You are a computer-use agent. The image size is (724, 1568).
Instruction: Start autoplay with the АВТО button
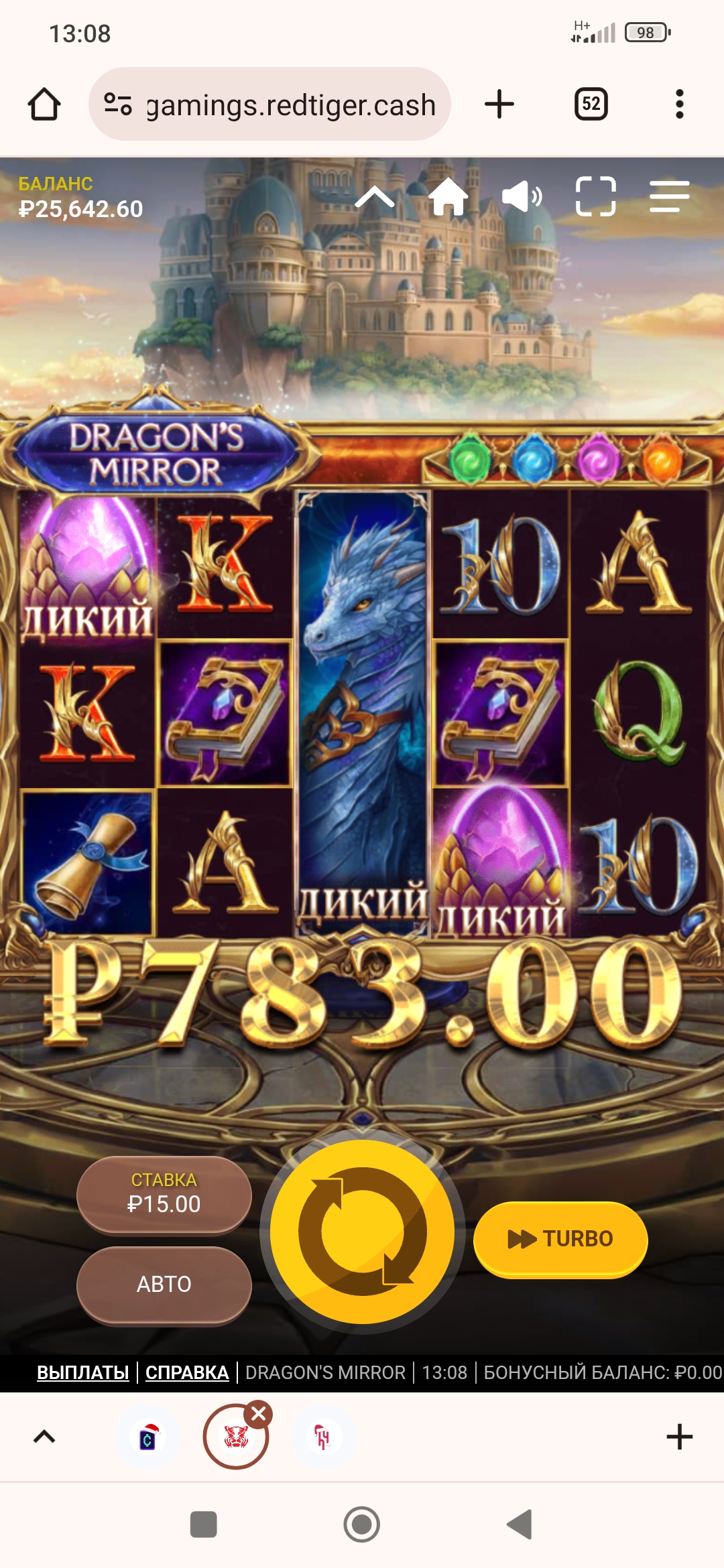point(164,1284)
